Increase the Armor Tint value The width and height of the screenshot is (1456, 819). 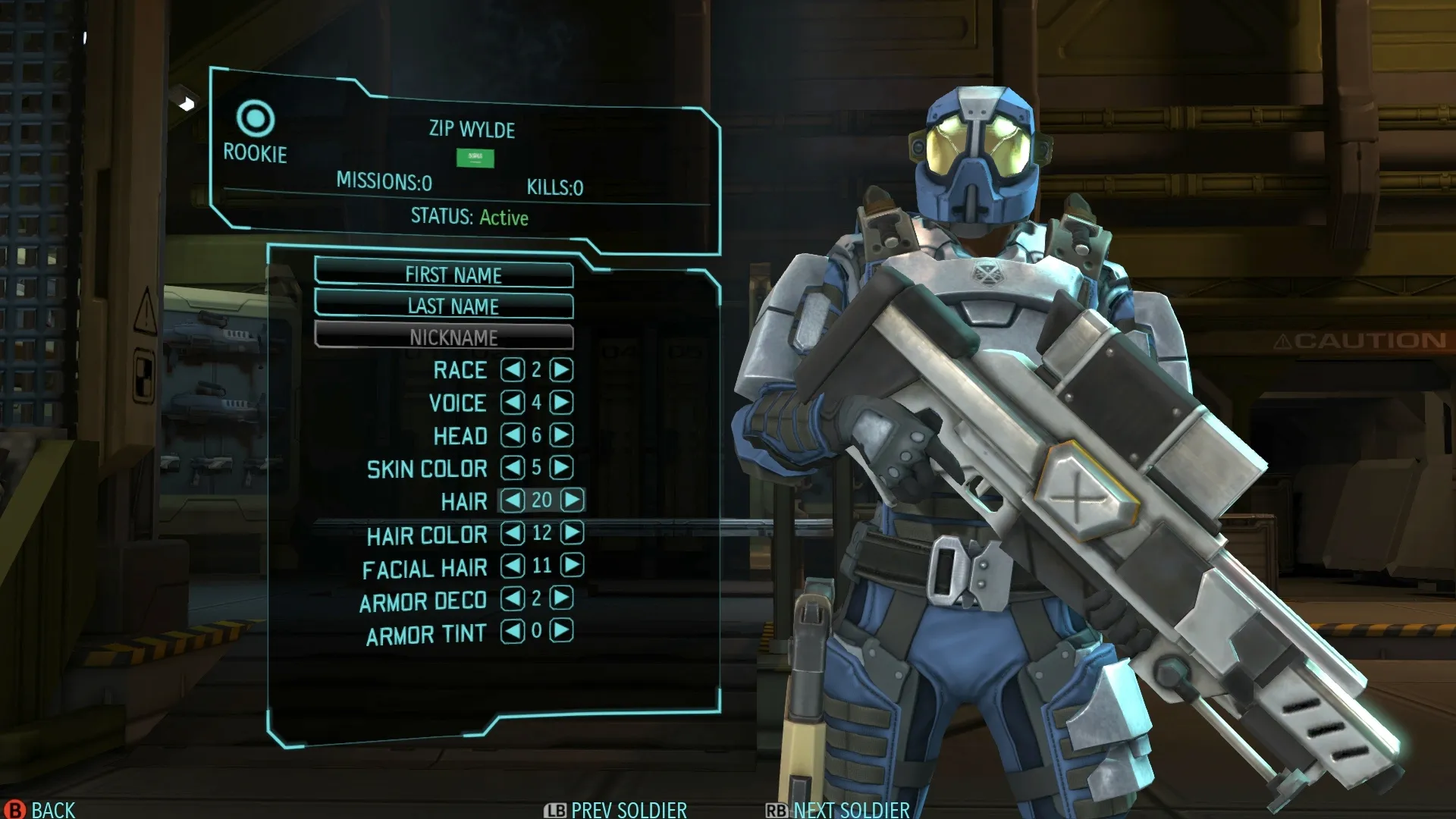pos(561,631)
